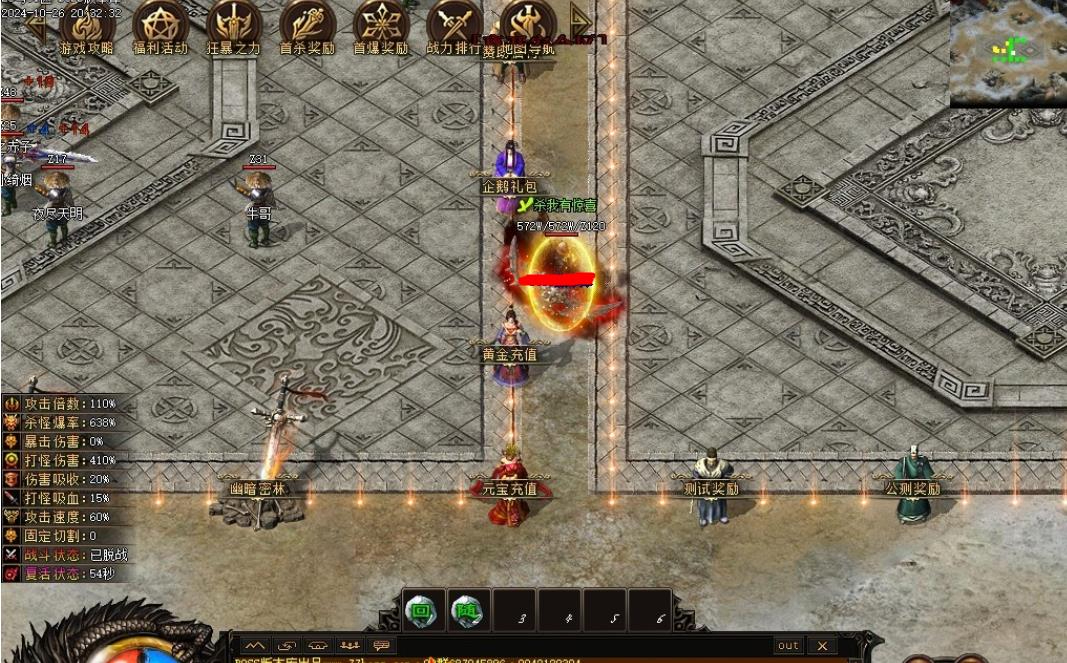
Task: Use the green 回 return stone slot
Action: click(x=423, y=611)
